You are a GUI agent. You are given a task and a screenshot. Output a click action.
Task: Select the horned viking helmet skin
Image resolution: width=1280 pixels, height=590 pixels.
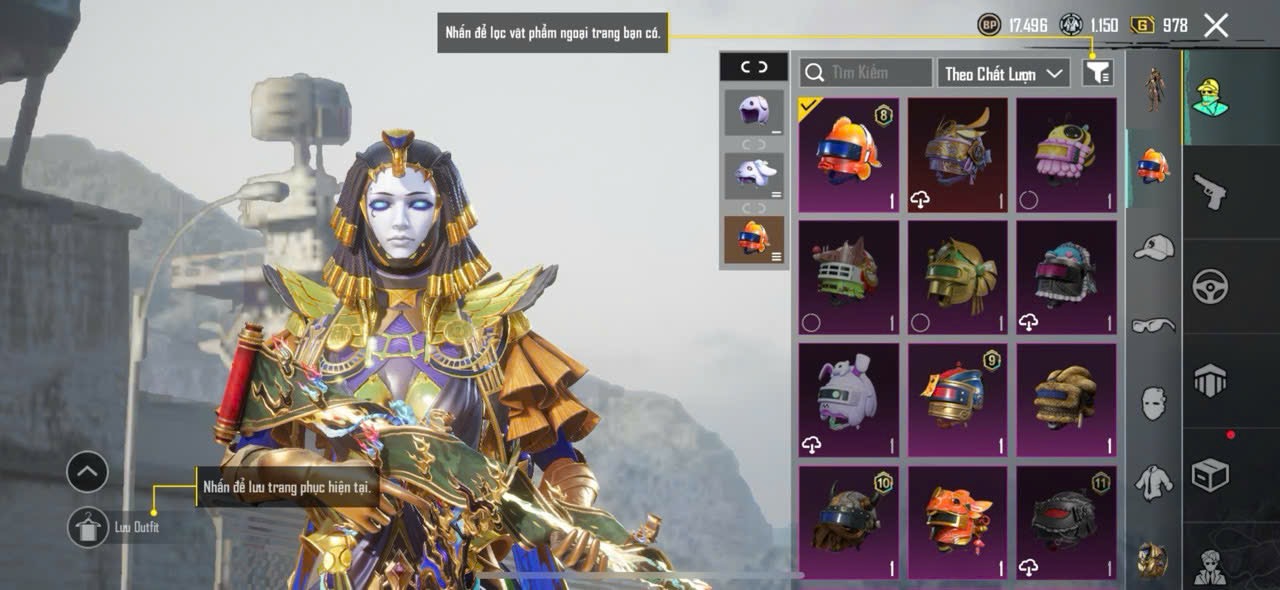848,522
